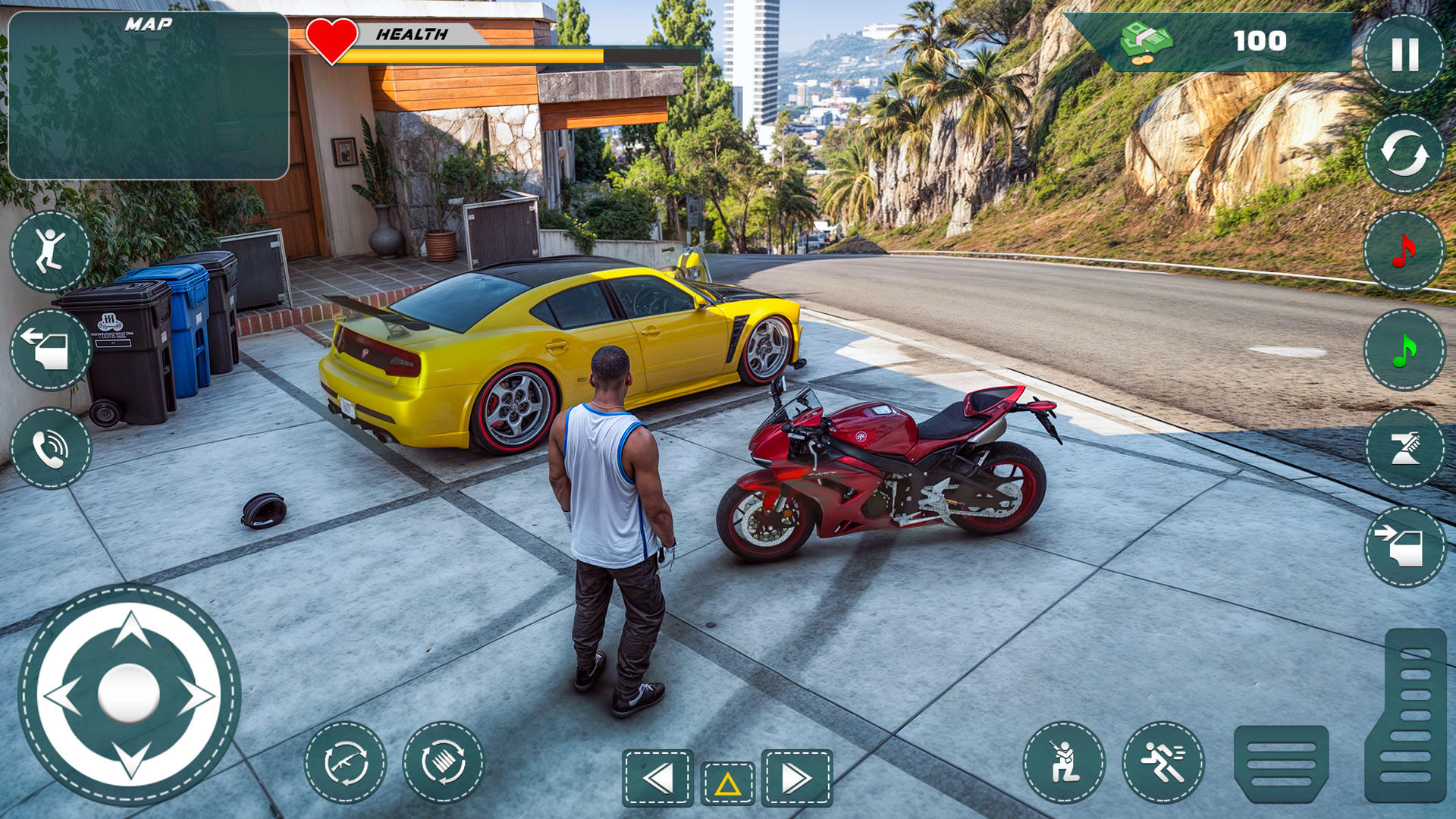Activate the yellow hazard triangle button
Image resolution: width=1456 pixels, height=819 pixels.
click(x=727, y=783)
